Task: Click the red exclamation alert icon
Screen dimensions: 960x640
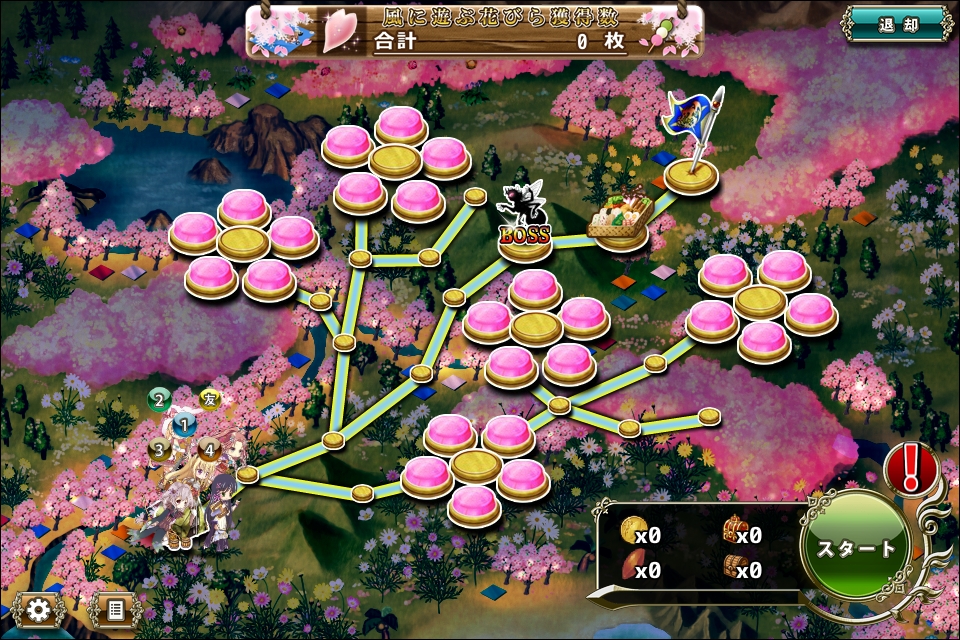Action: 910,466
